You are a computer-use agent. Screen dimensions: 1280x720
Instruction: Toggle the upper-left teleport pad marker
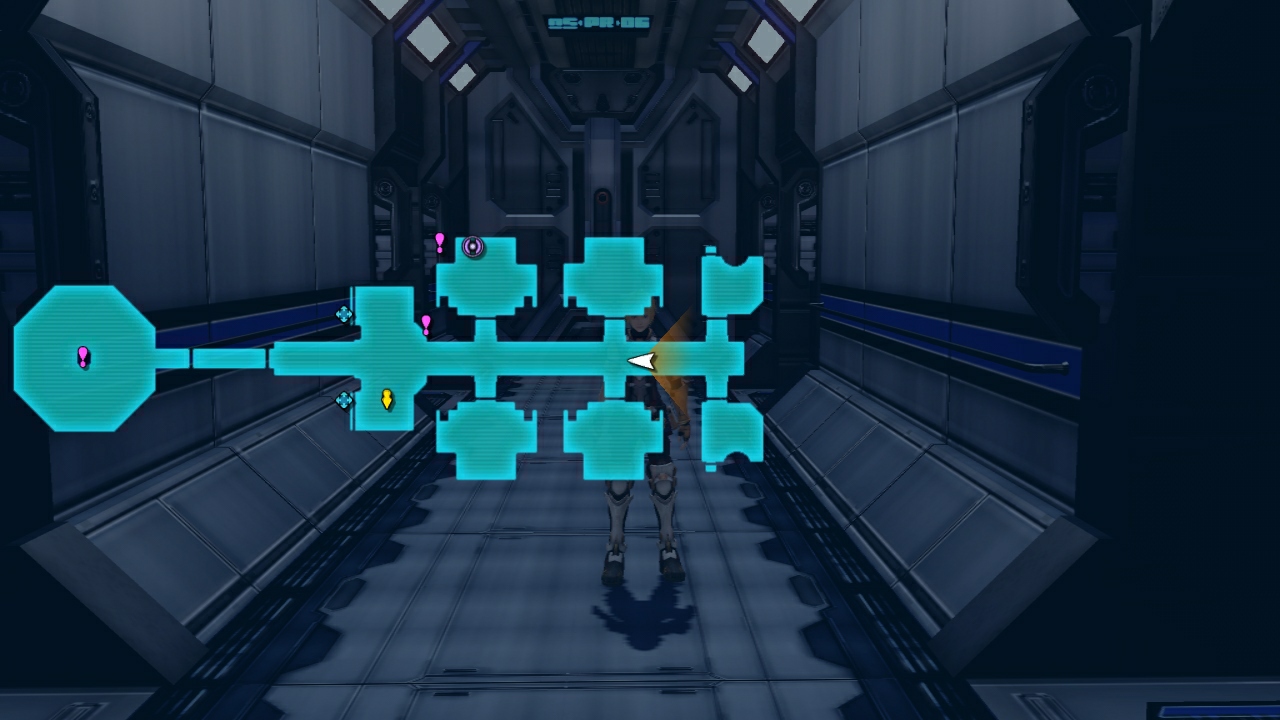coord(344,311)
